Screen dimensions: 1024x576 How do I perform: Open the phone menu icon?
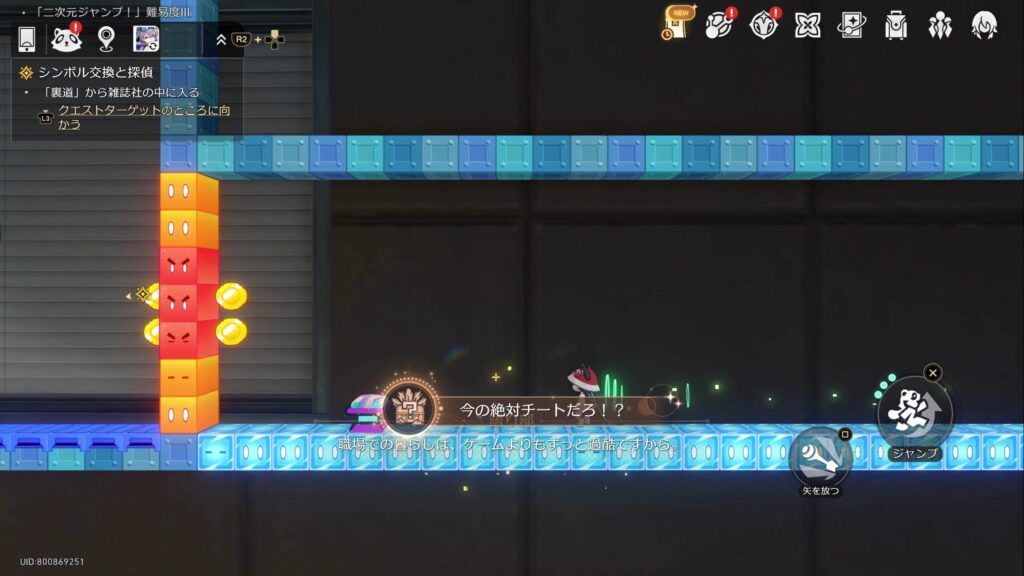point(27,39)
